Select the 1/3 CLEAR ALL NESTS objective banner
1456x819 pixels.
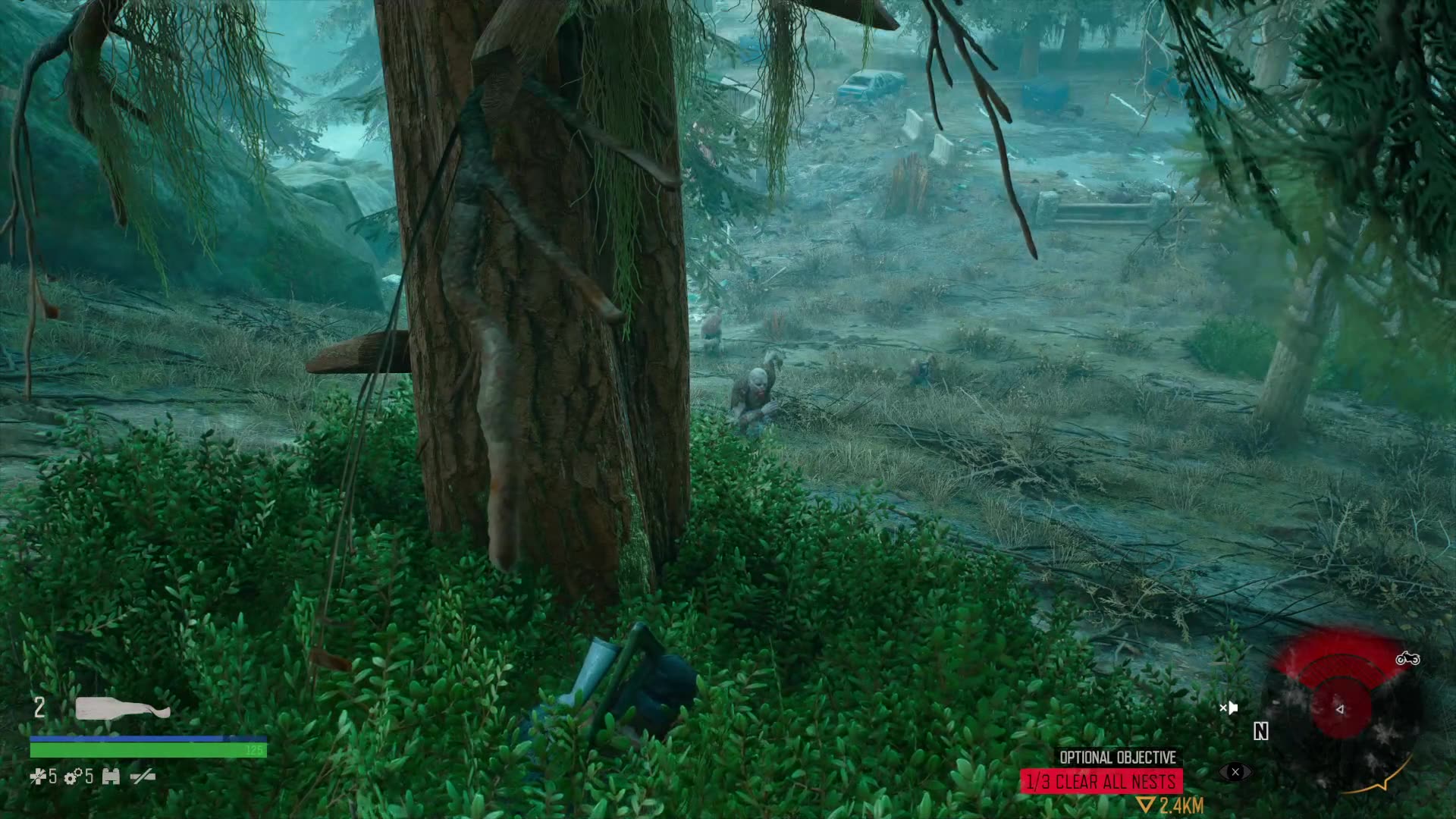[x=1103, y=779]
